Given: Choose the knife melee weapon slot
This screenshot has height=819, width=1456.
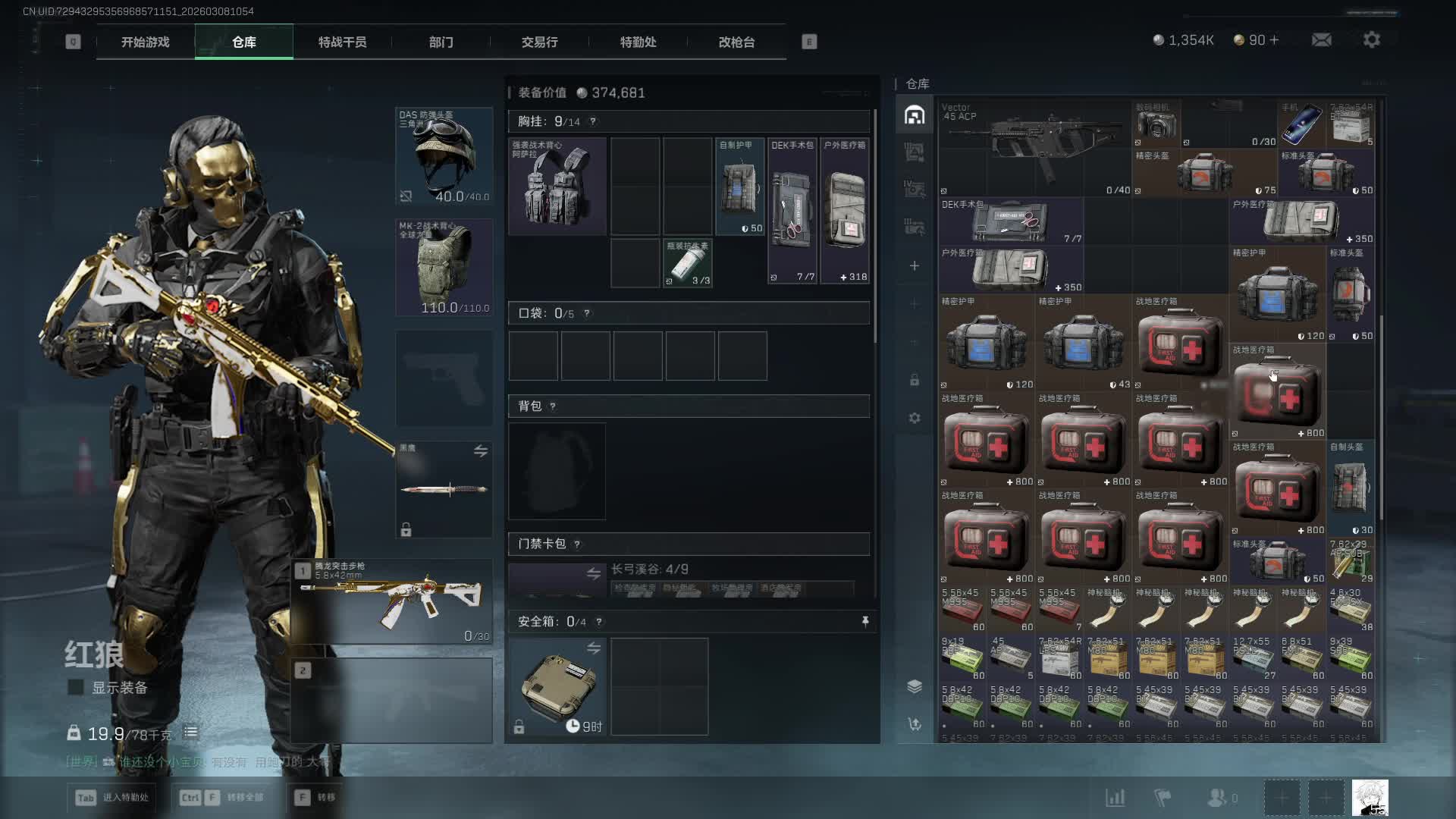Looking at the screenshot, I should pyautogui.click(x=444, y=489).
